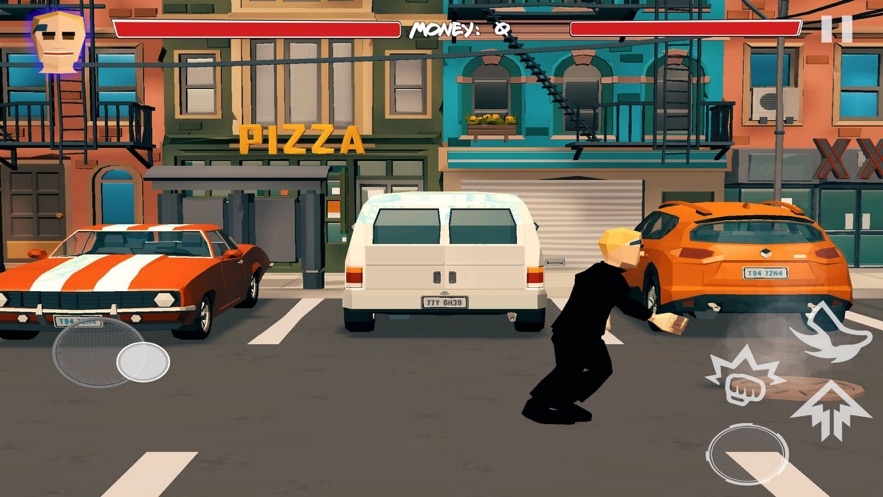This screenshot has width=883, height=497.
Task: Activate the kick attack icon
Action: point(828,330)
